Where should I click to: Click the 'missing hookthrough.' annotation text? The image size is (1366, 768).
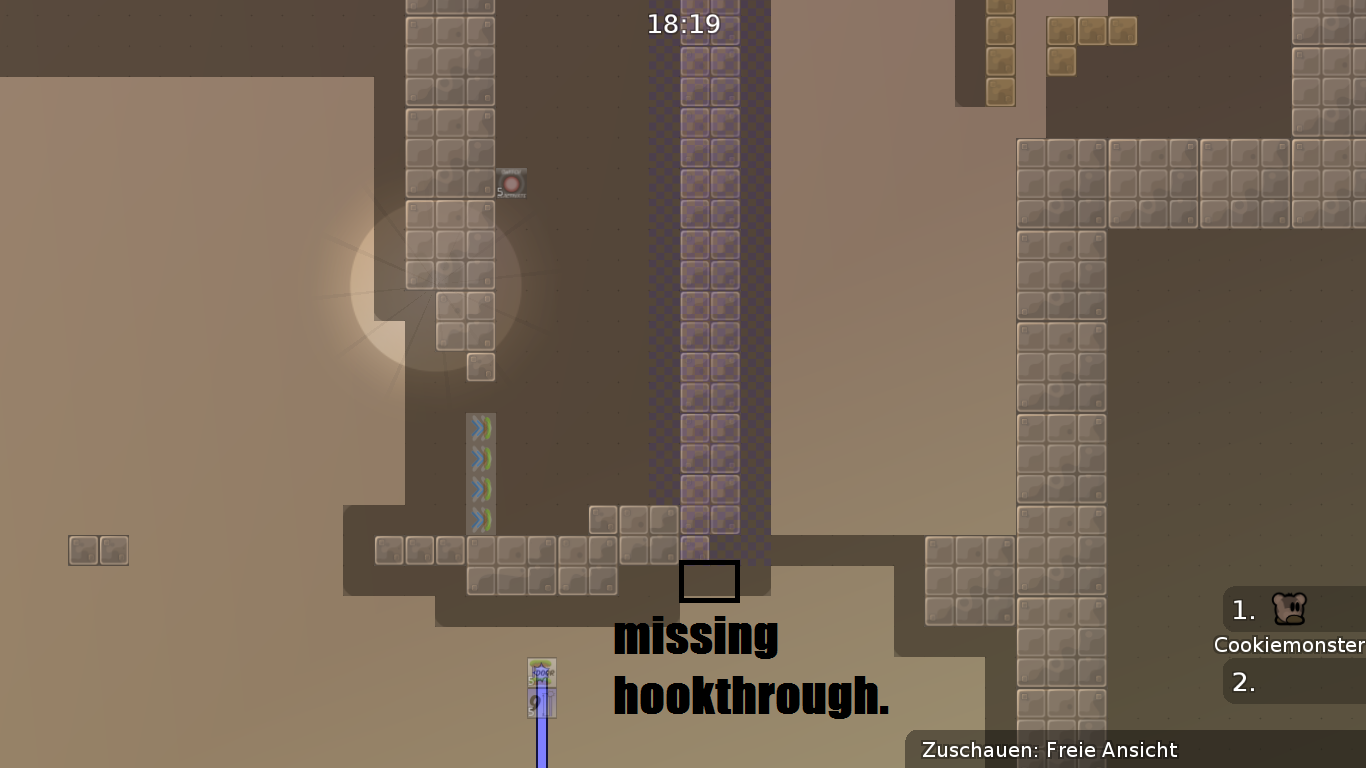click(x=751, y=665)
